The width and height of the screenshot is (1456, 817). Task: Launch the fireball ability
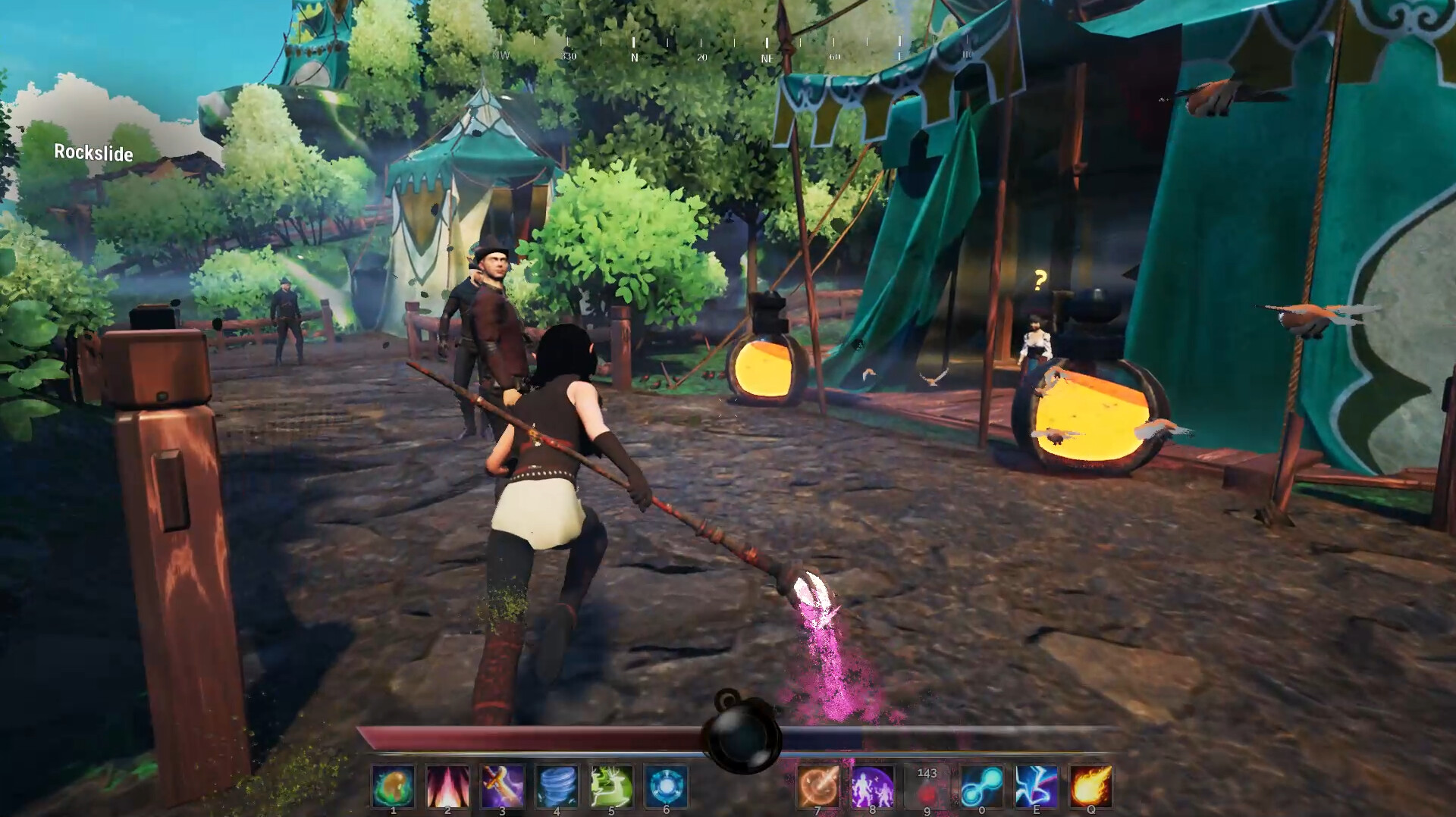1090,786
